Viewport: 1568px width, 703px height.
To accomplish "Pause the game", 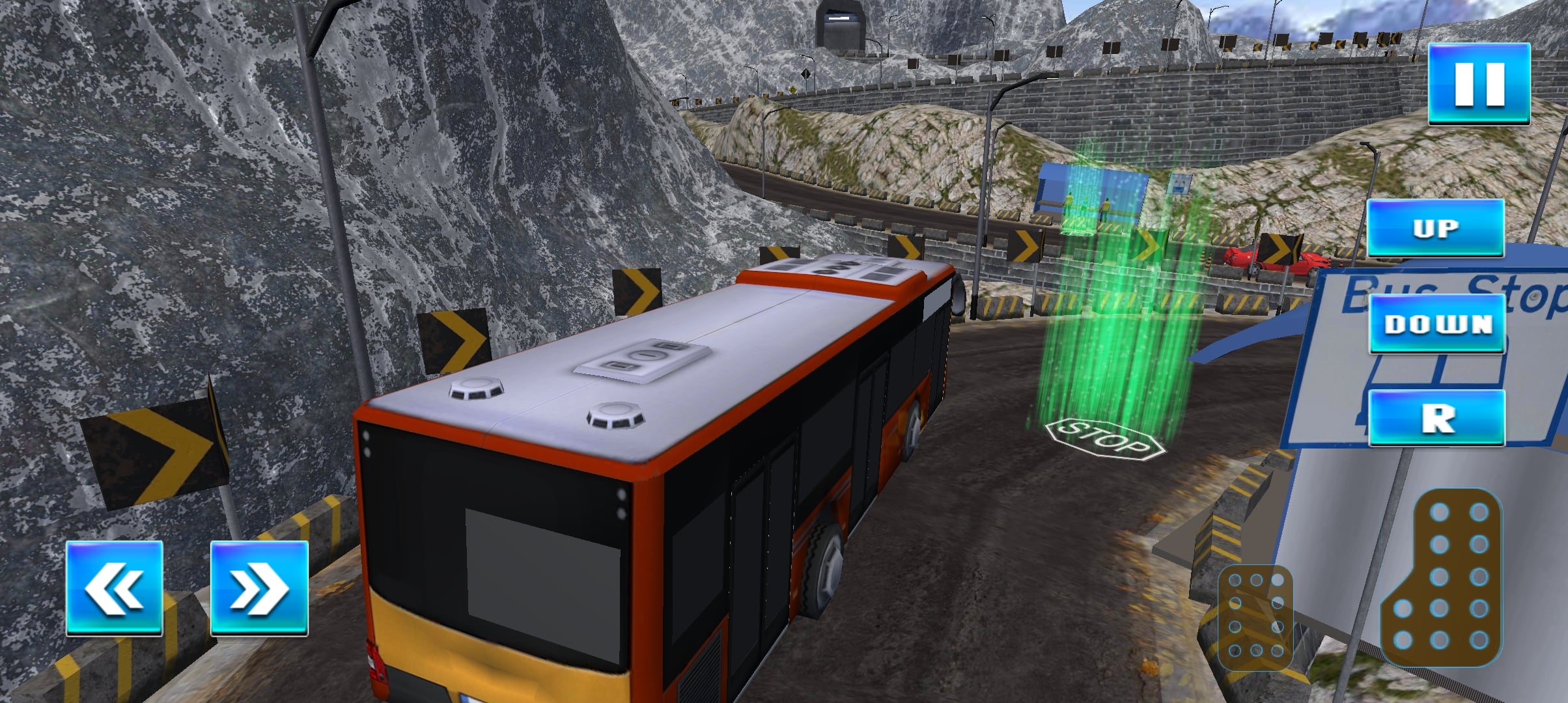I will 1479,83.
